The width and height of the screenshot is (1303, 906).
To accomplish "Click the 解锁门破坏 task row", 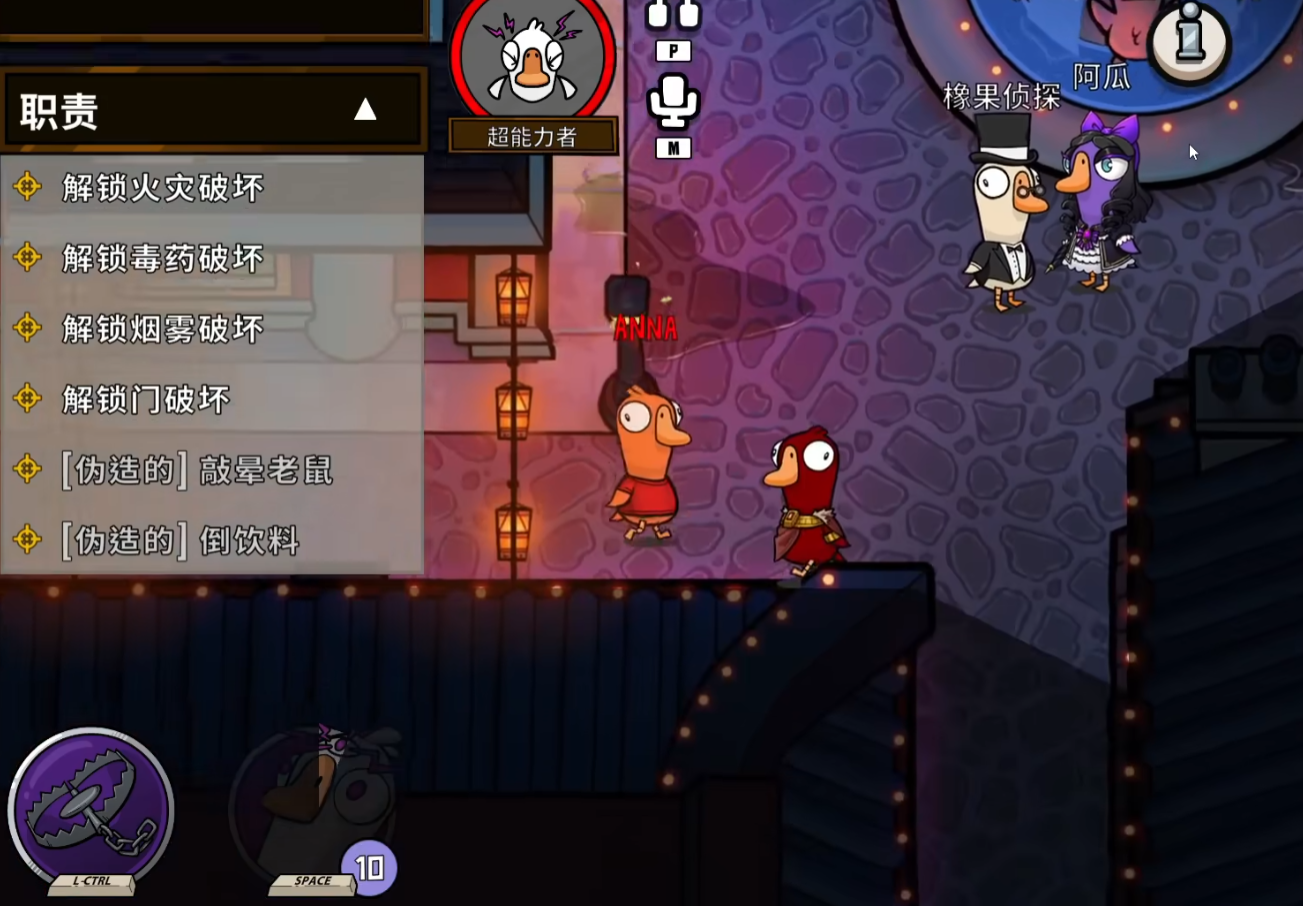I will [x=146, y=400].
